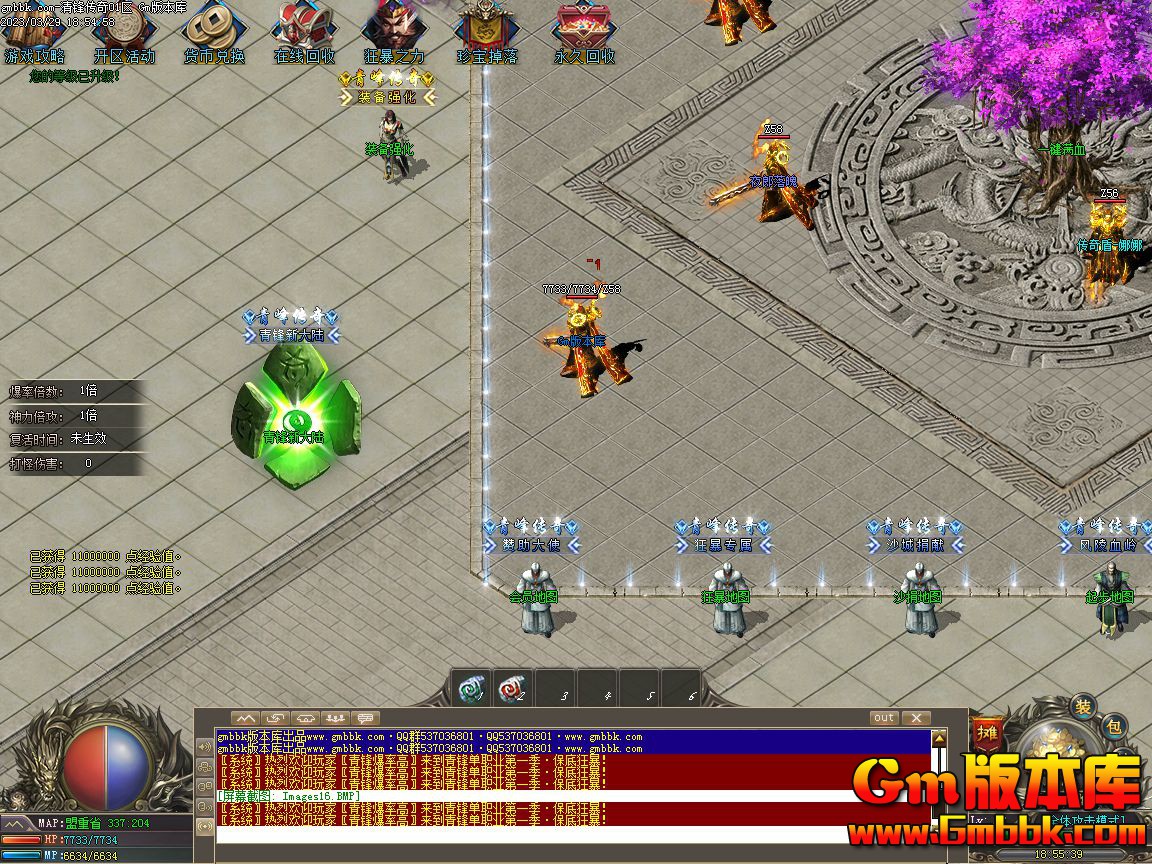Select hotbar slot 2 with the red swirl item
The image size is (1152, 864).
(x=514, y=689)
